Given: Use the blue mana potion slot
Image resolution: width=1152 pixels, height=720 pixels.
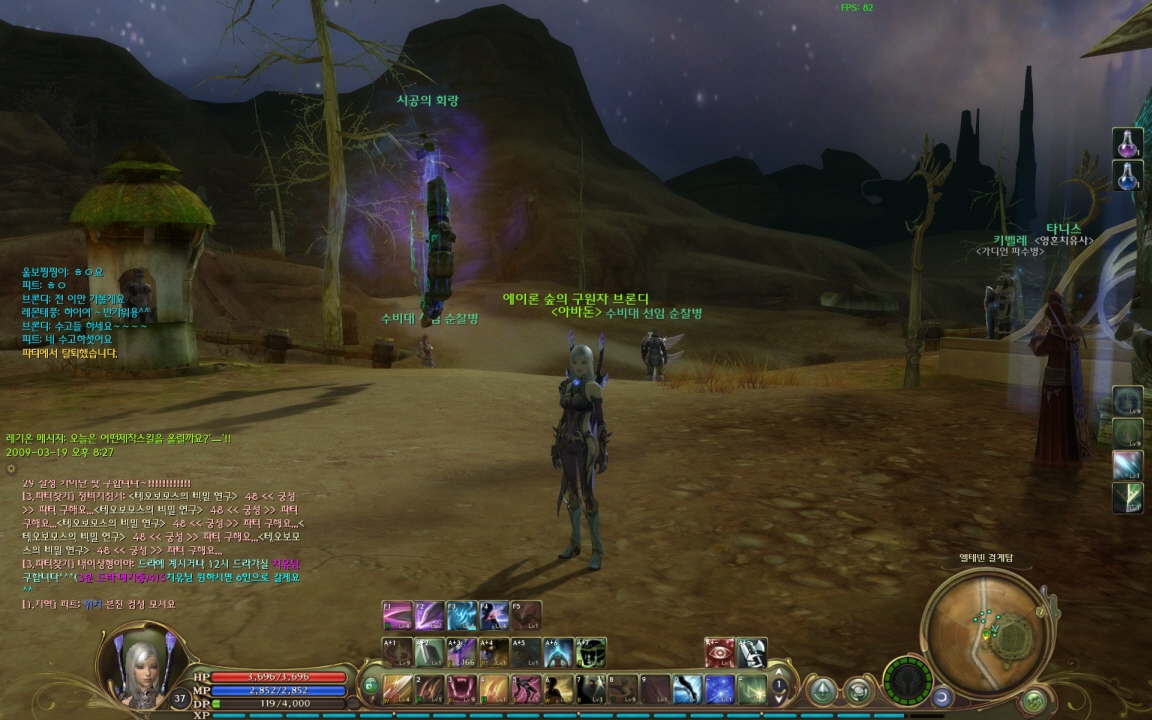Looking at the screenshot, I should pos(1127,176).
